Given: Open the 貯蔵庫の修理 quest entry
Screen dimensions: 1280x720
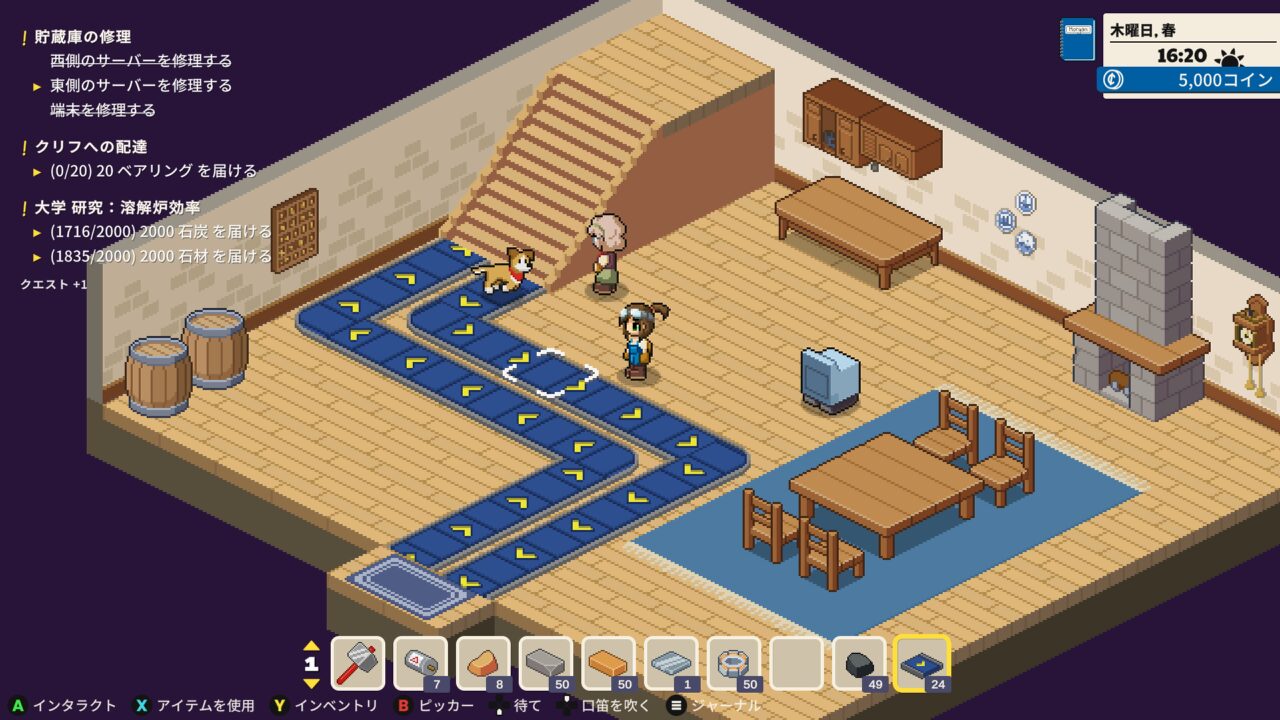Looking at the screenshot, I should tap(83, 37).
